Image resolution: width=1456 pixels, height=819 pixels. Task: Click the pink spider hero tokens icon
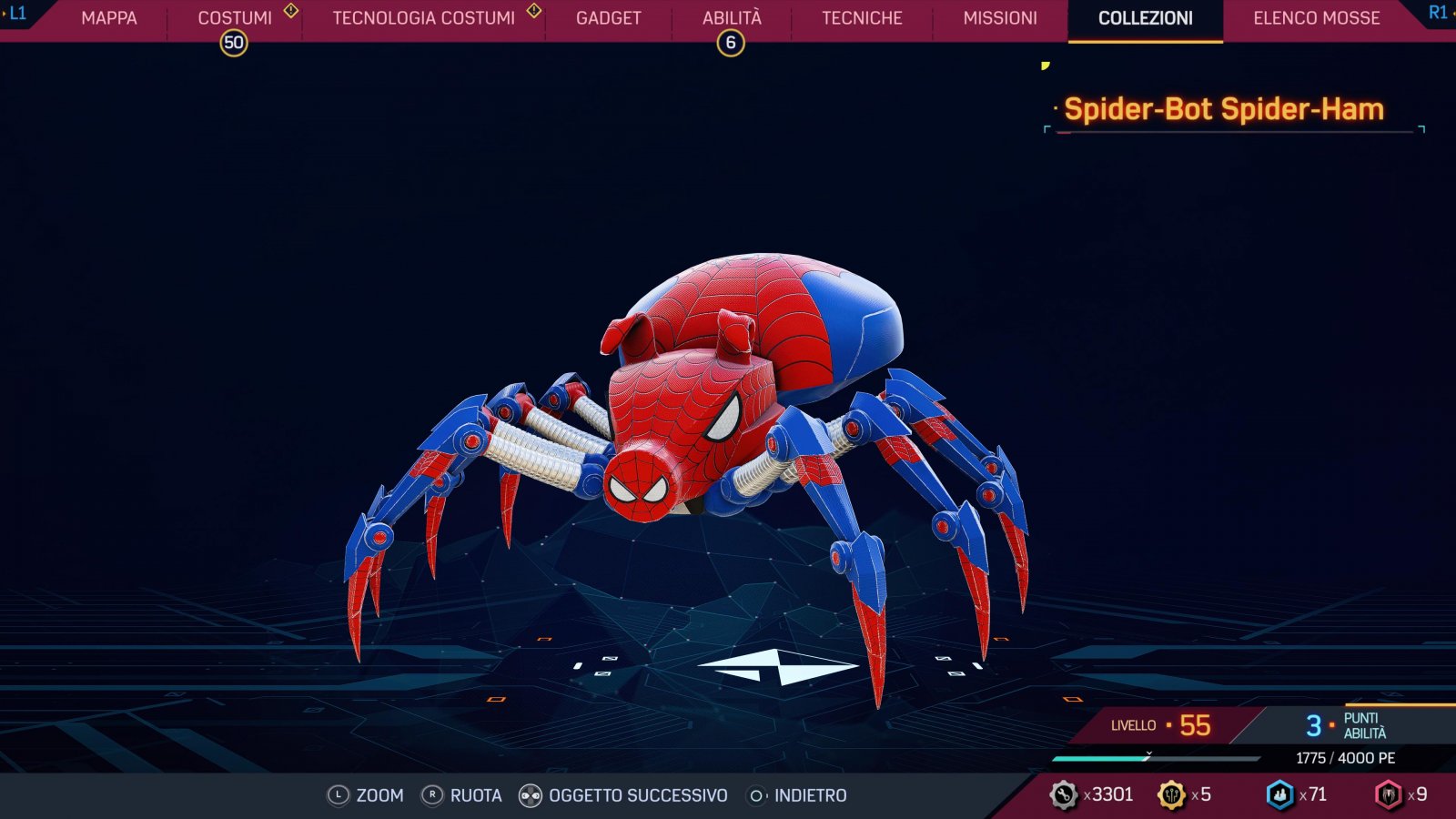coord(1390,793)
